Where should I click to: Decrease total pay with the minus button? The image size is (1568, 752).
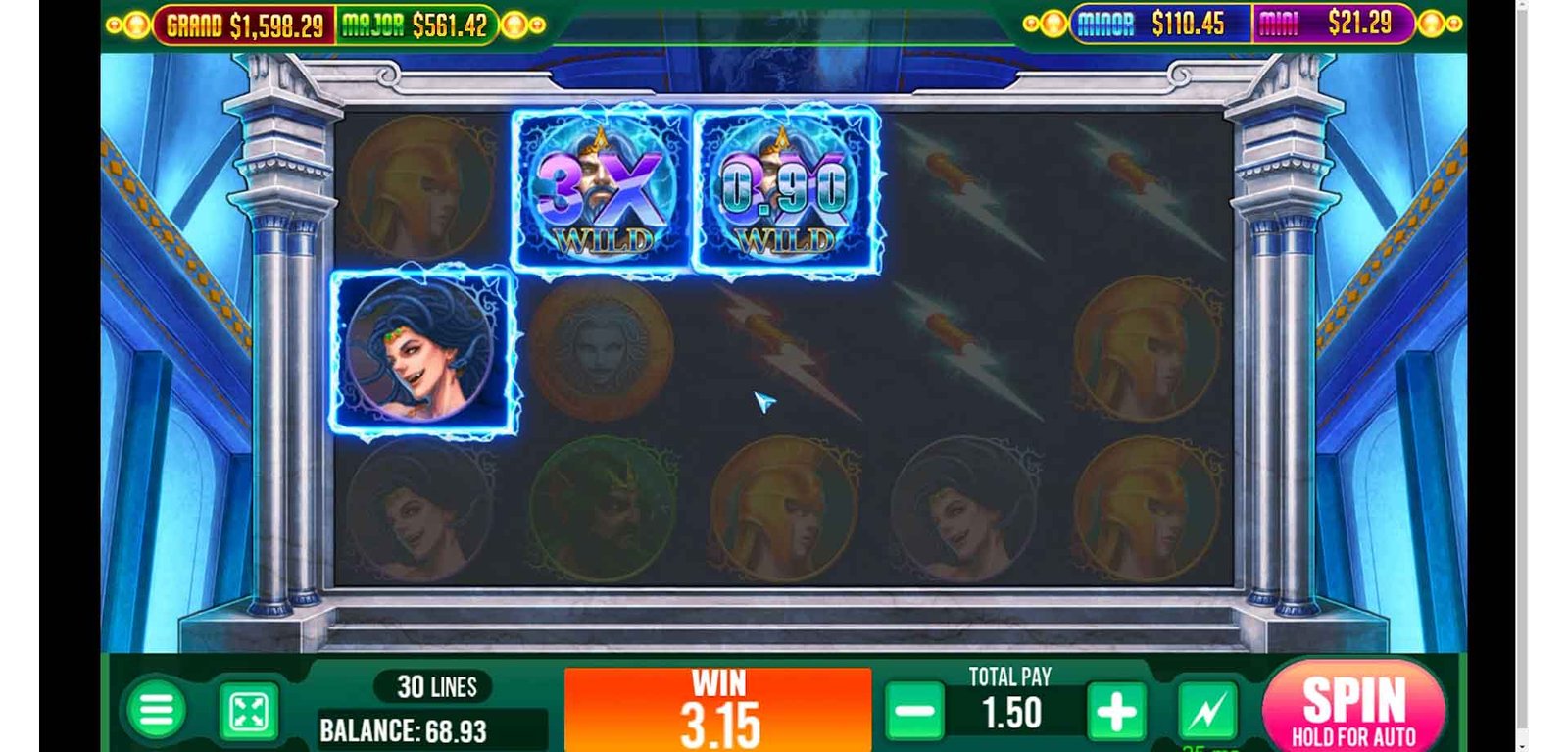[914, 712]
